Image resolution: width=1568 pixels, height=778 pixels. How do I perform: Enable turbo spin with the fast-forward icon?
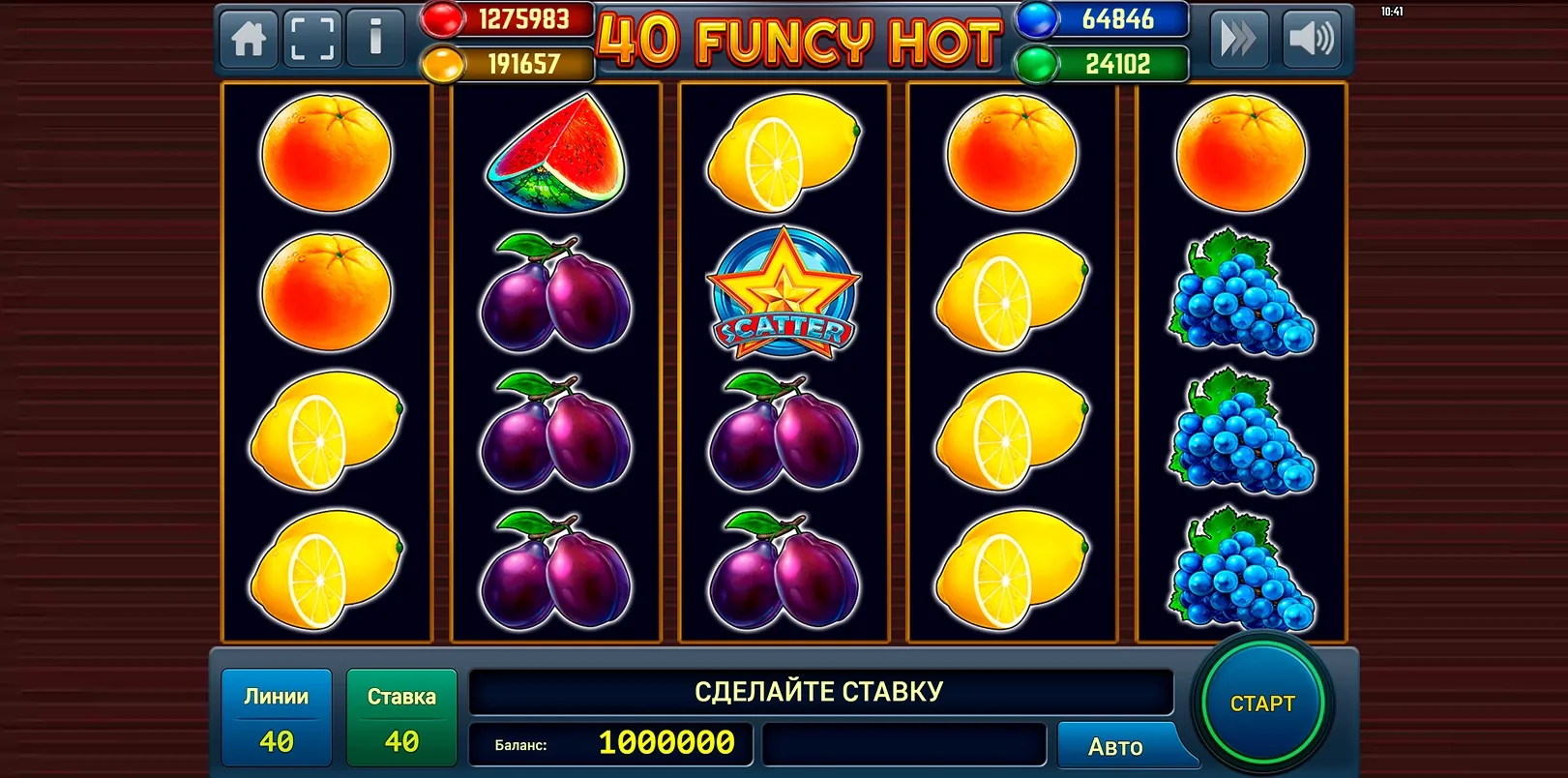(1241, 39)
